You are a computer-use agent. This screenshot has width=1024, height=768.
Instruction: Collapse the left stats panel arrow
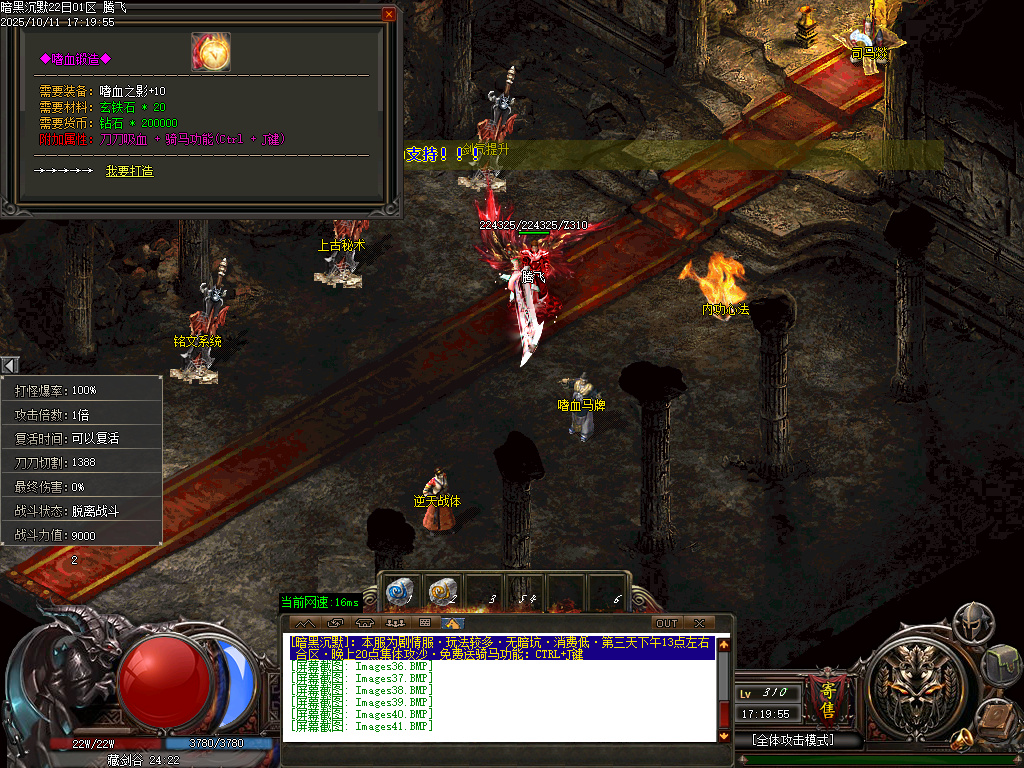coord(9,365)
